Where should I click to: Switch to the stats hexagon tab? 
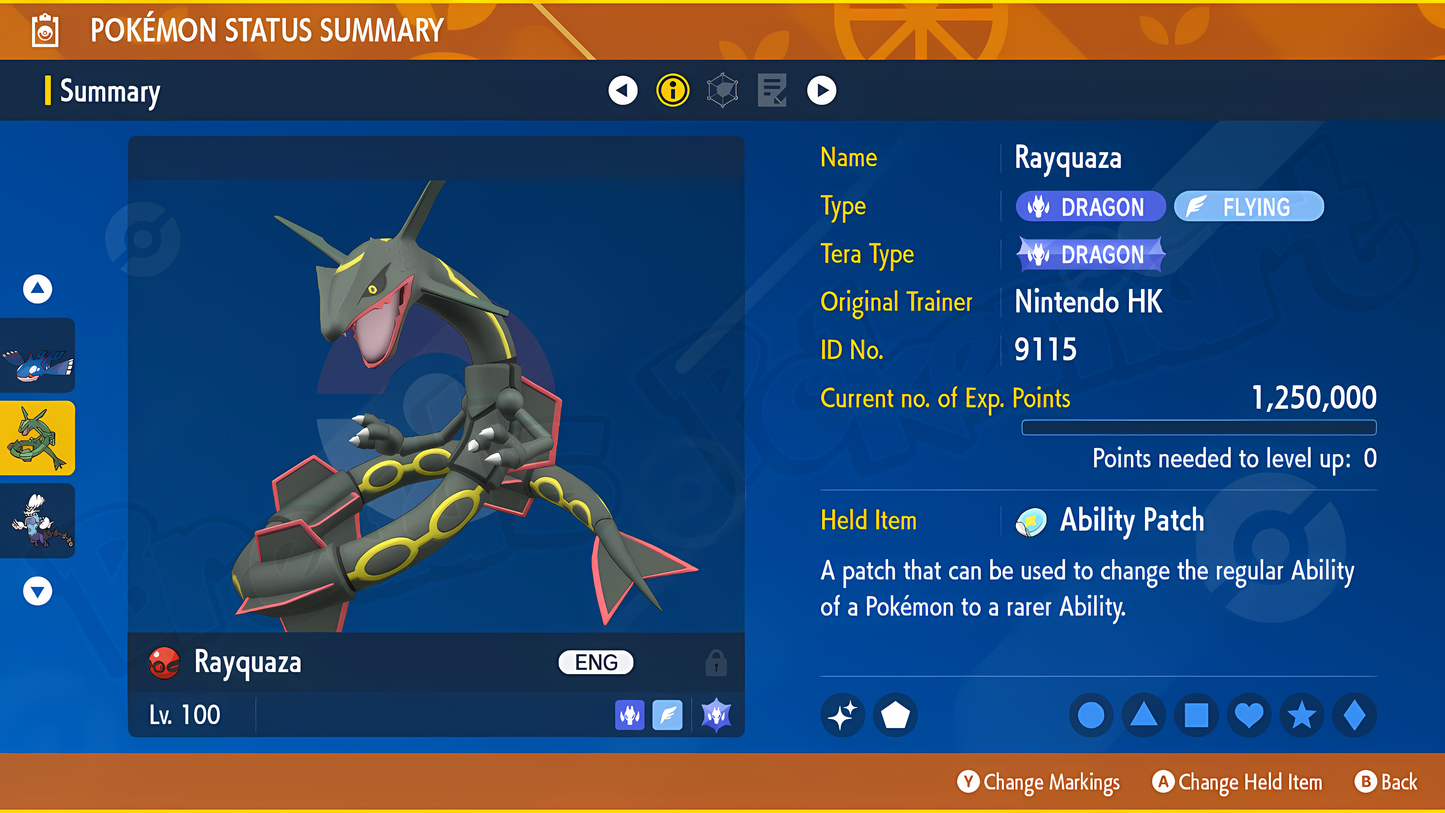pos(722,91)
